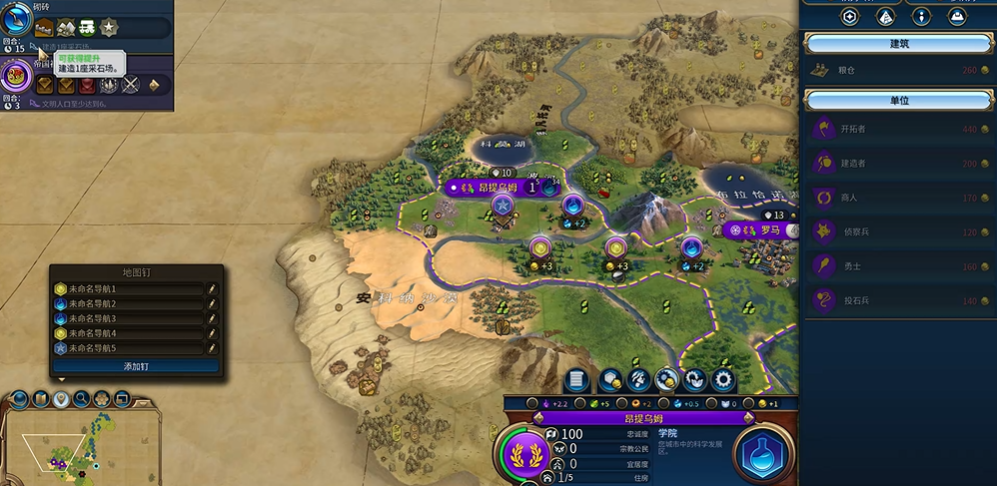Open the map search magnifier tool
The height and width of the screenshot is (486, 997).
tap(82, 400)
